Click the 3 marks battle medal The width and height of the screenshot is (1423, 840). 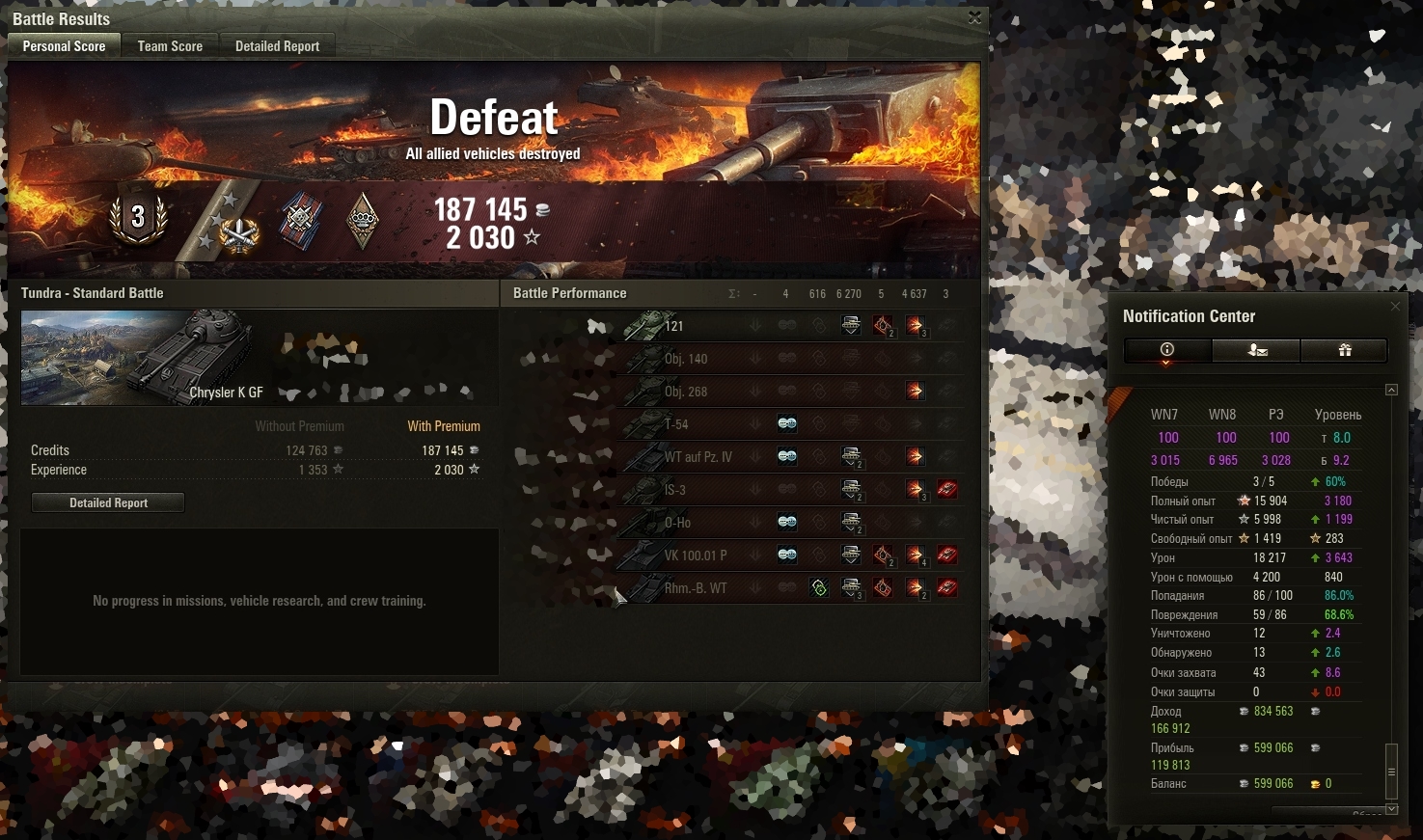click(138, 217)
